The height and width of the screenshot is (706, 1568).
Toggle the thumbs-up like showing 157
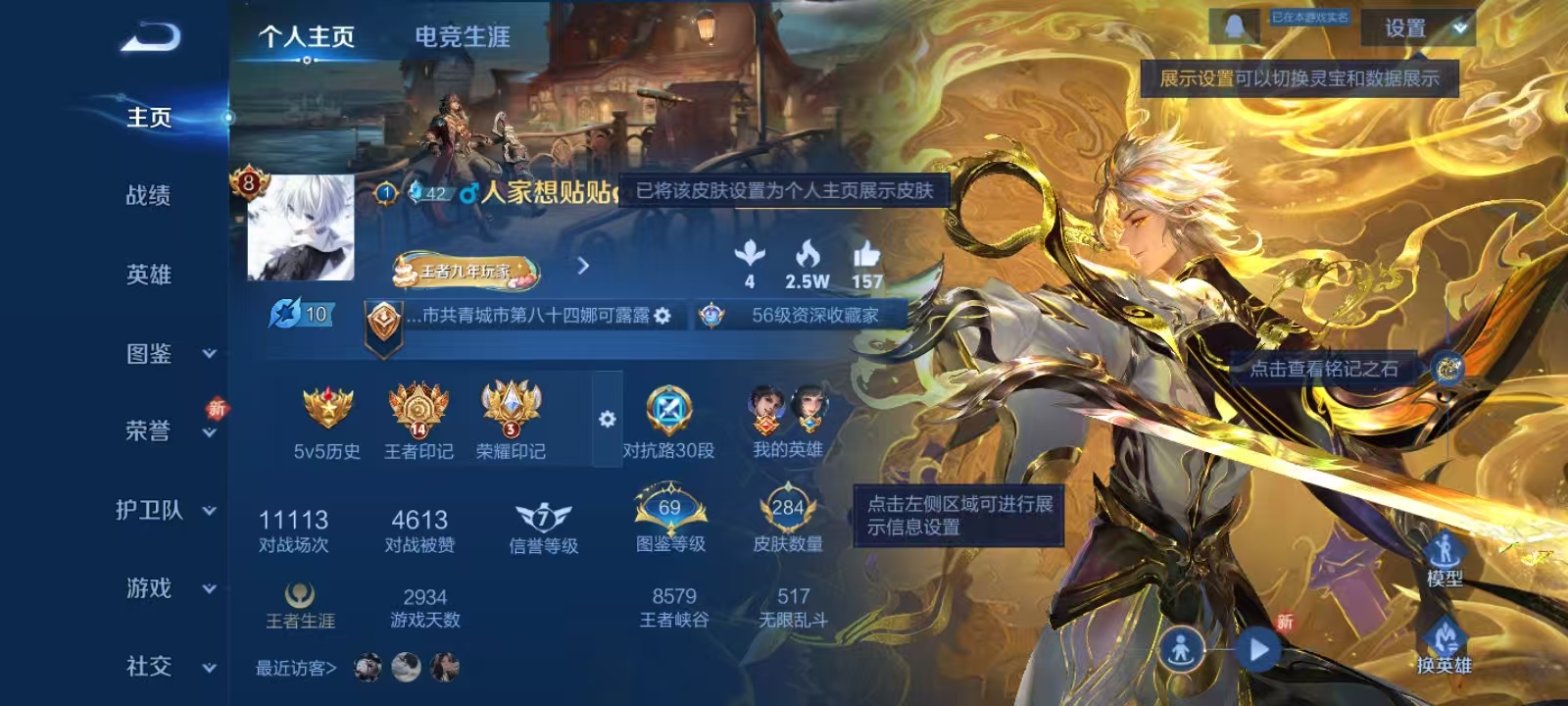pos(869,259)
